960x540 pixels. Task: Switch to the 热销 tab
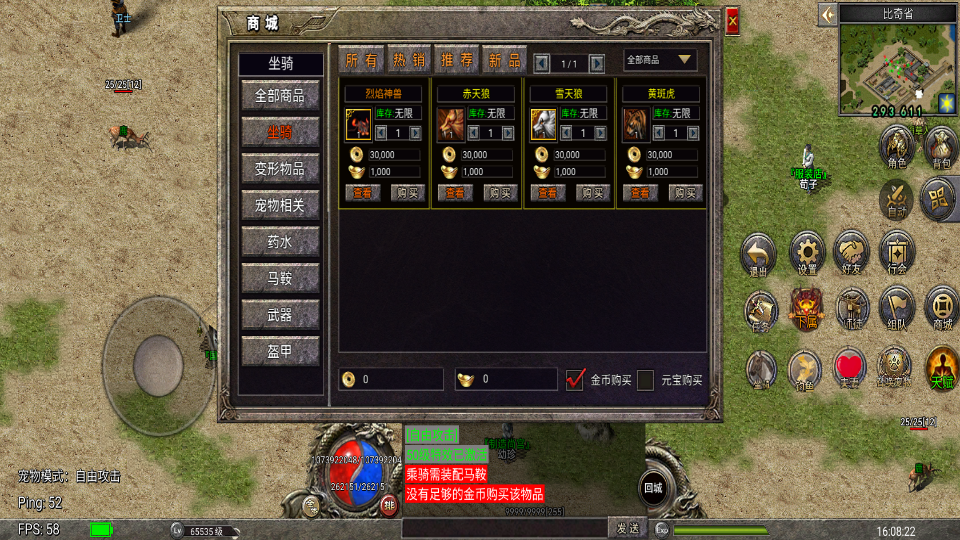pos(408,60)
